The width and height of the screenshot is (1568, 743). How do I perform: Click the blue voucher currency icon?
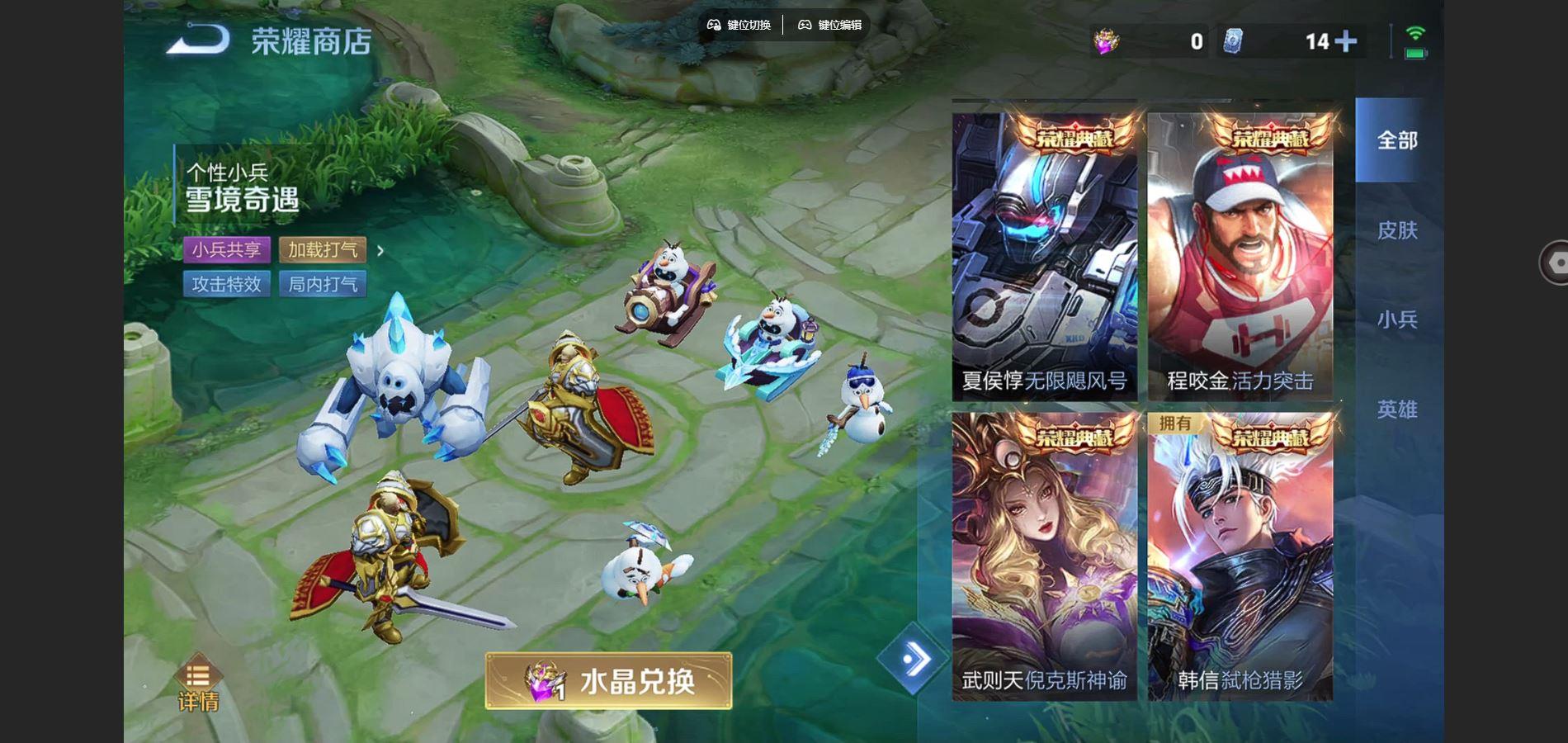1235,40
